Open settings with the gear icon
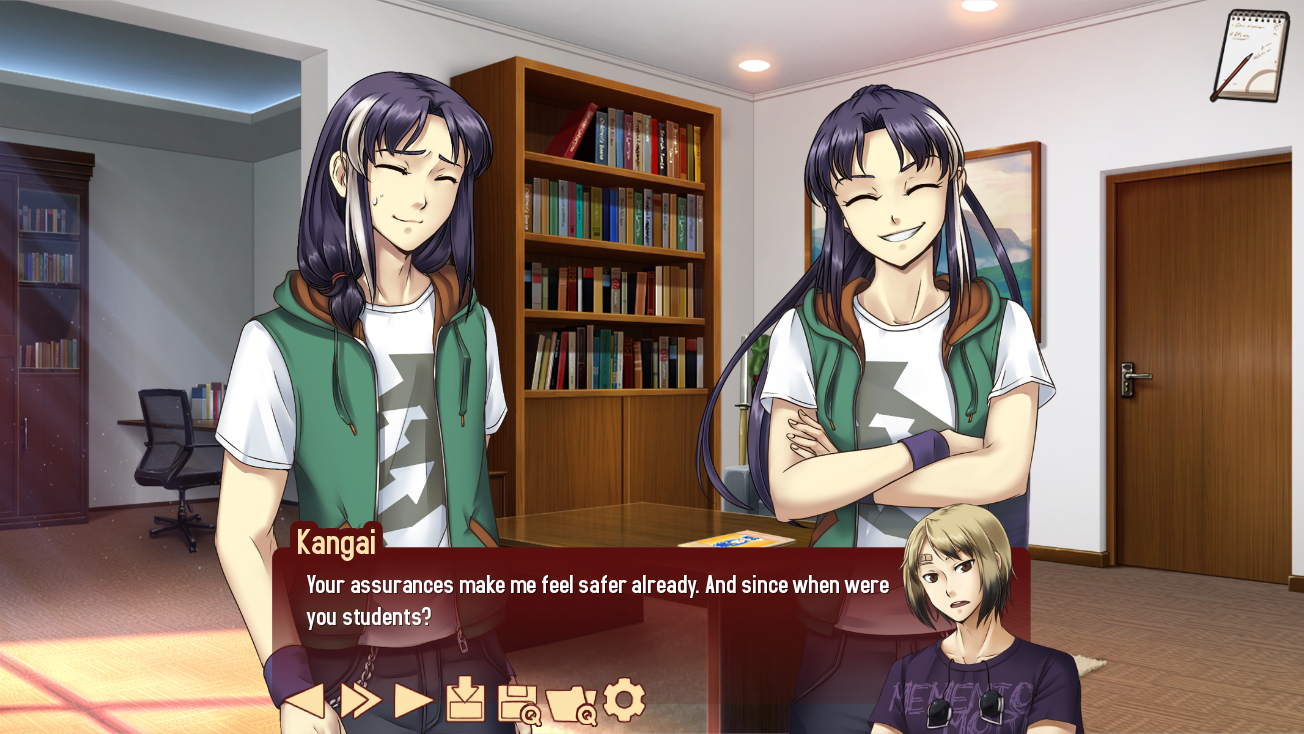This screenshot has width=1304, height=734. tap(624, 699)
